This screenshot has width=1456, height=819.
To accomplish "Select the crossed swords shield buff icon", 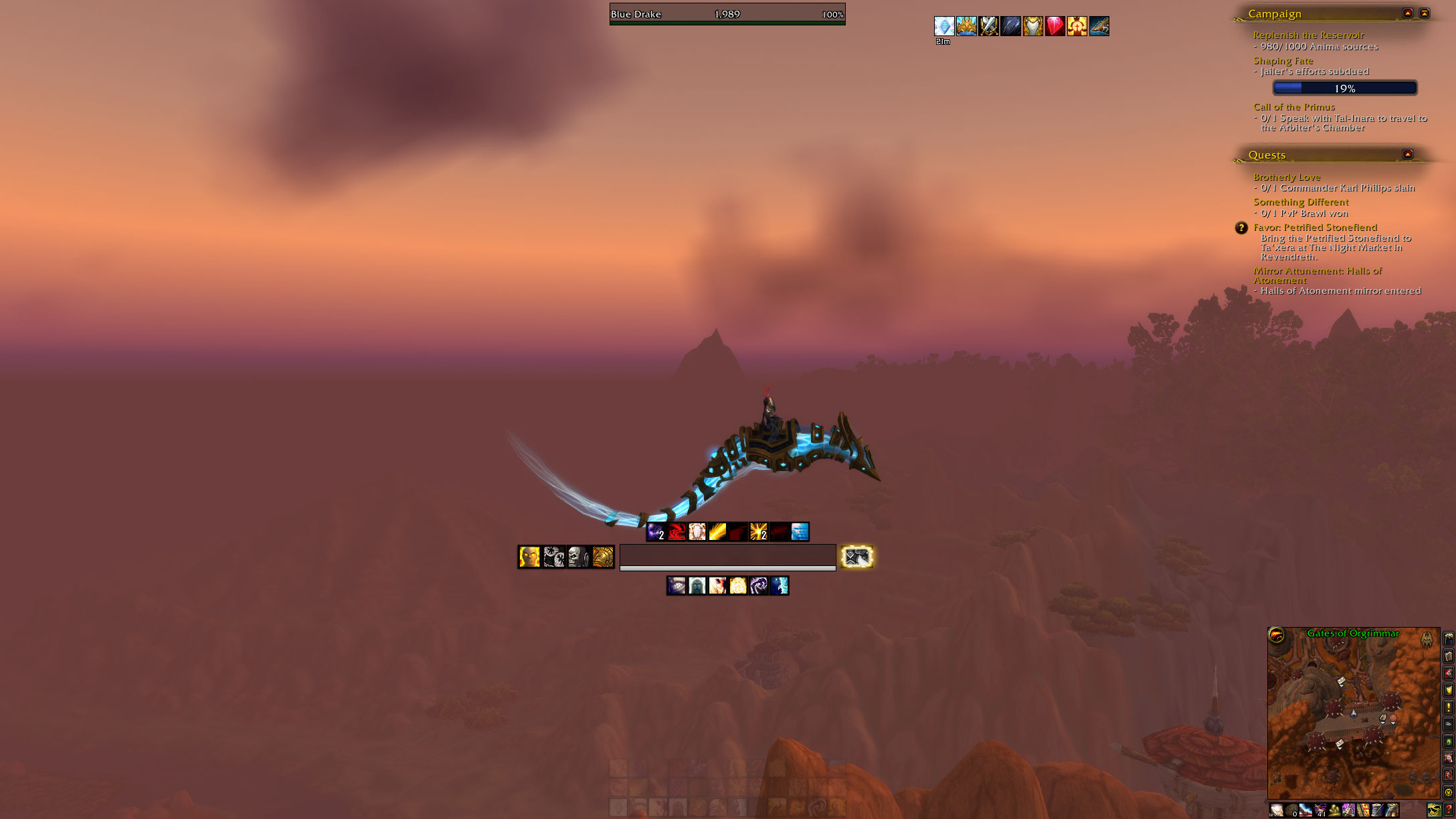I will tap(988, 26).
